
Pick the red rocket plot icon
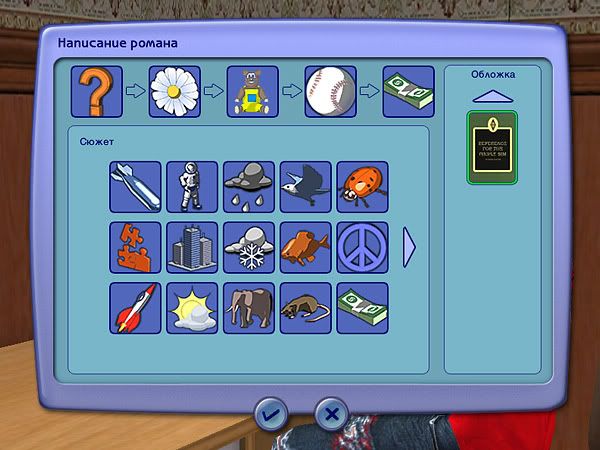coord(134,307)
